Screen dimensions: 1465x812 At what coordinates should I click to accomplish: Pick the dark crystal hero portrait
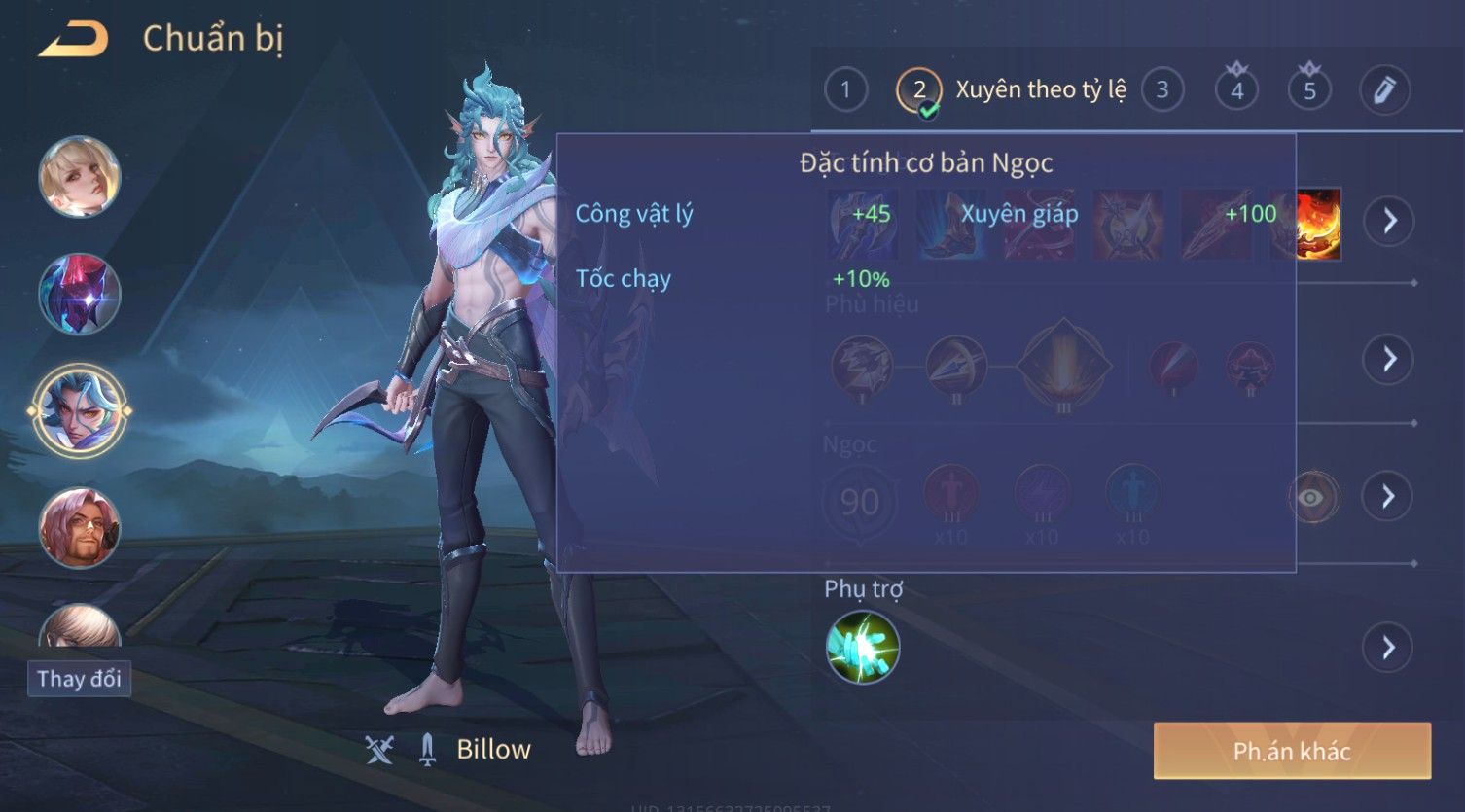click(80, 294)
